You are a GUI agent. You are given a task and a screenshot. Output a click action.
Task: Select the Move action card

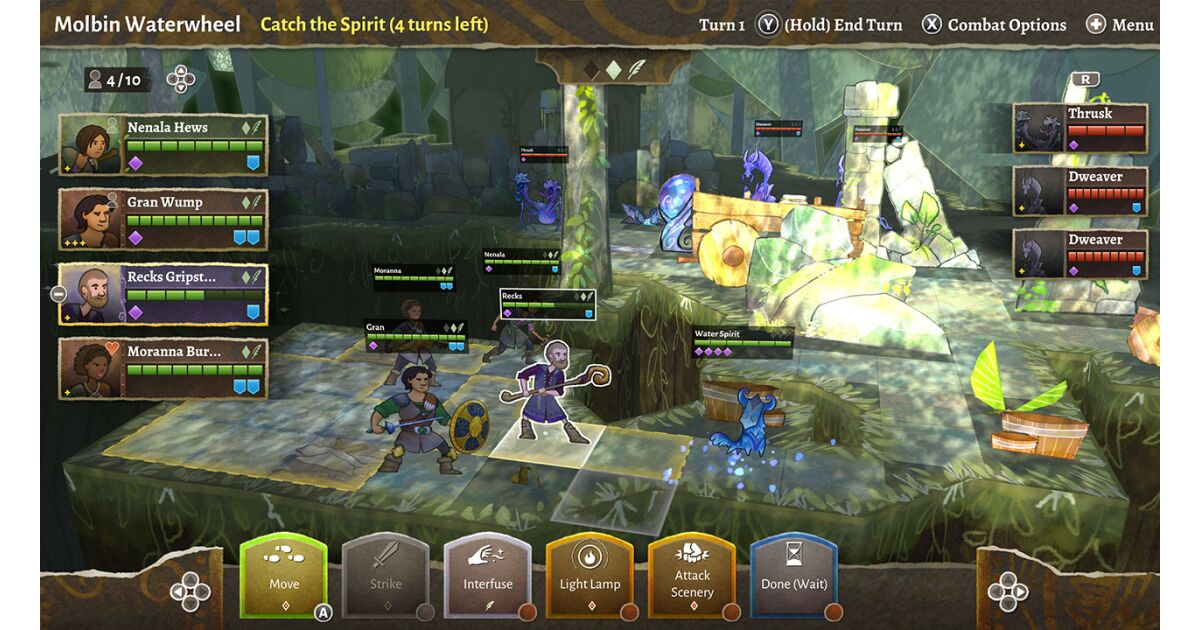point(284,576)
